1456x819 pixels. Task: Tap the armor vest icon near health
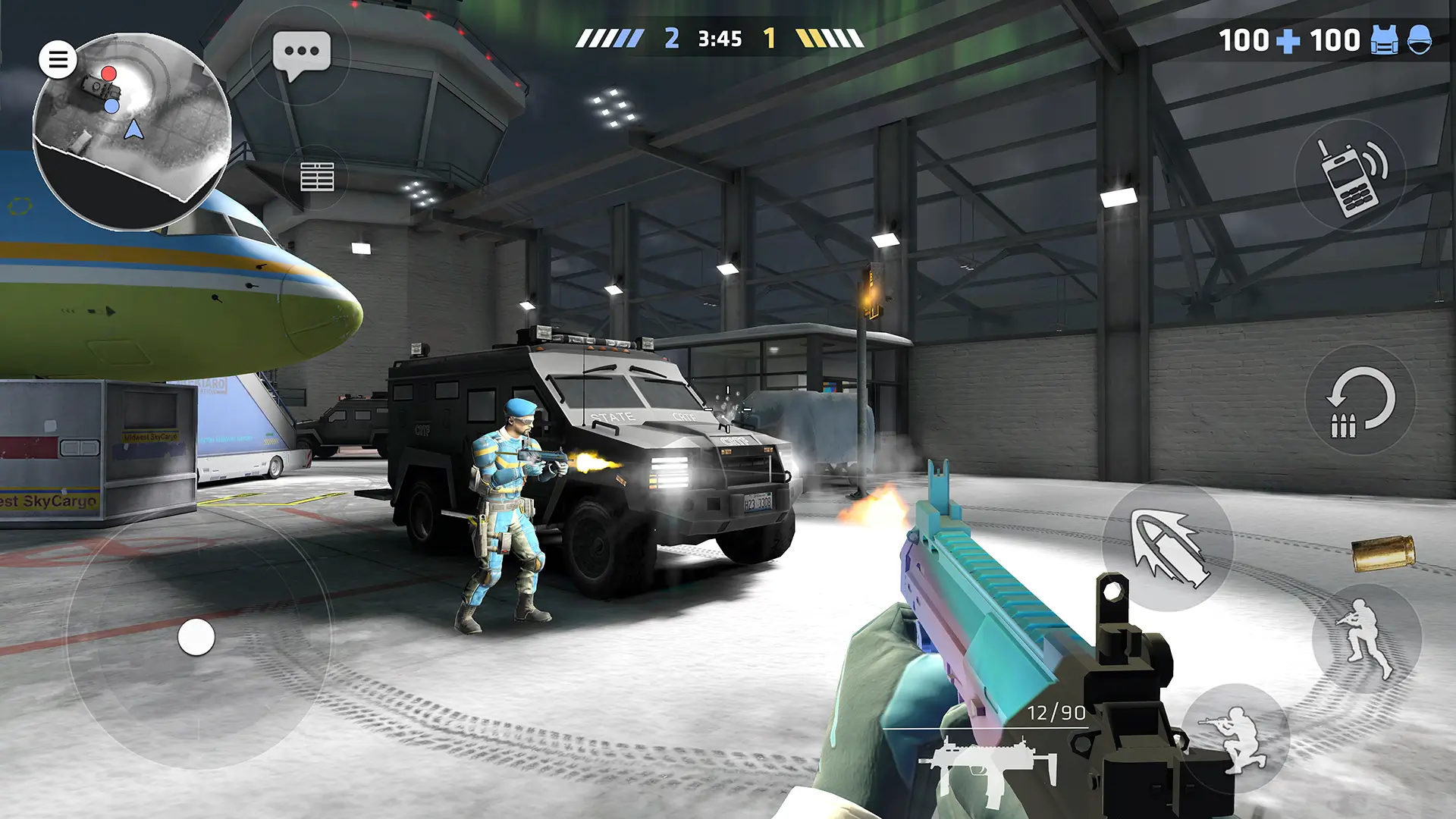(1383, 39)
